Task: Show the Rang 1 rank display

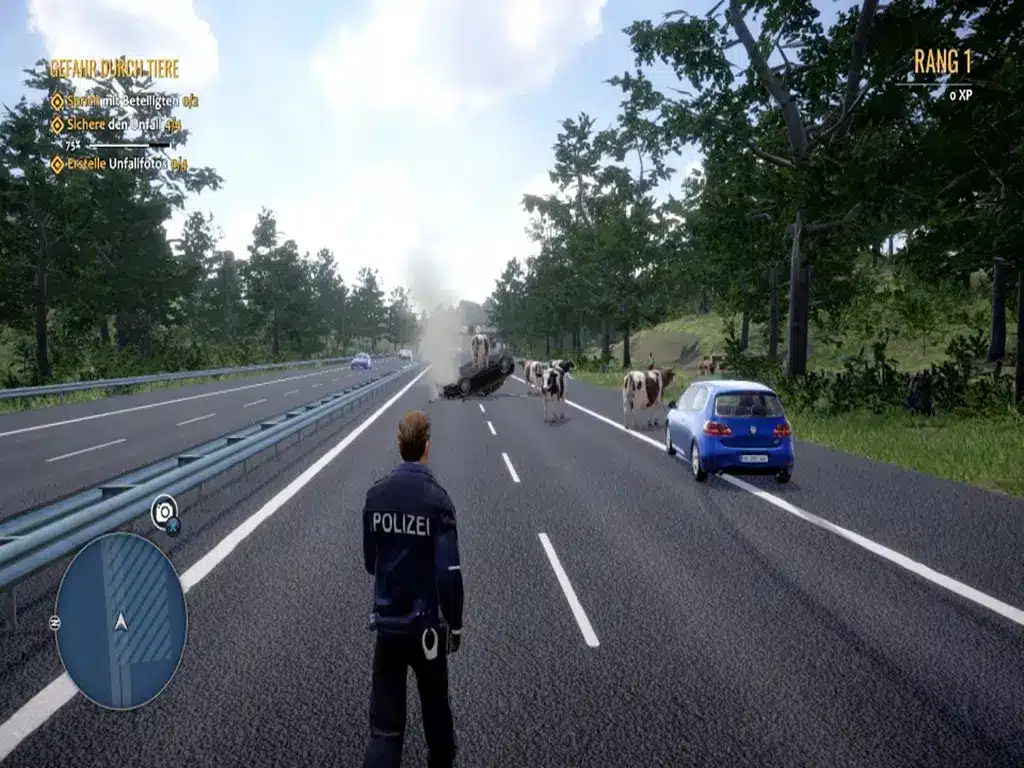Action: pyautogui.click(x=942, y=62)
